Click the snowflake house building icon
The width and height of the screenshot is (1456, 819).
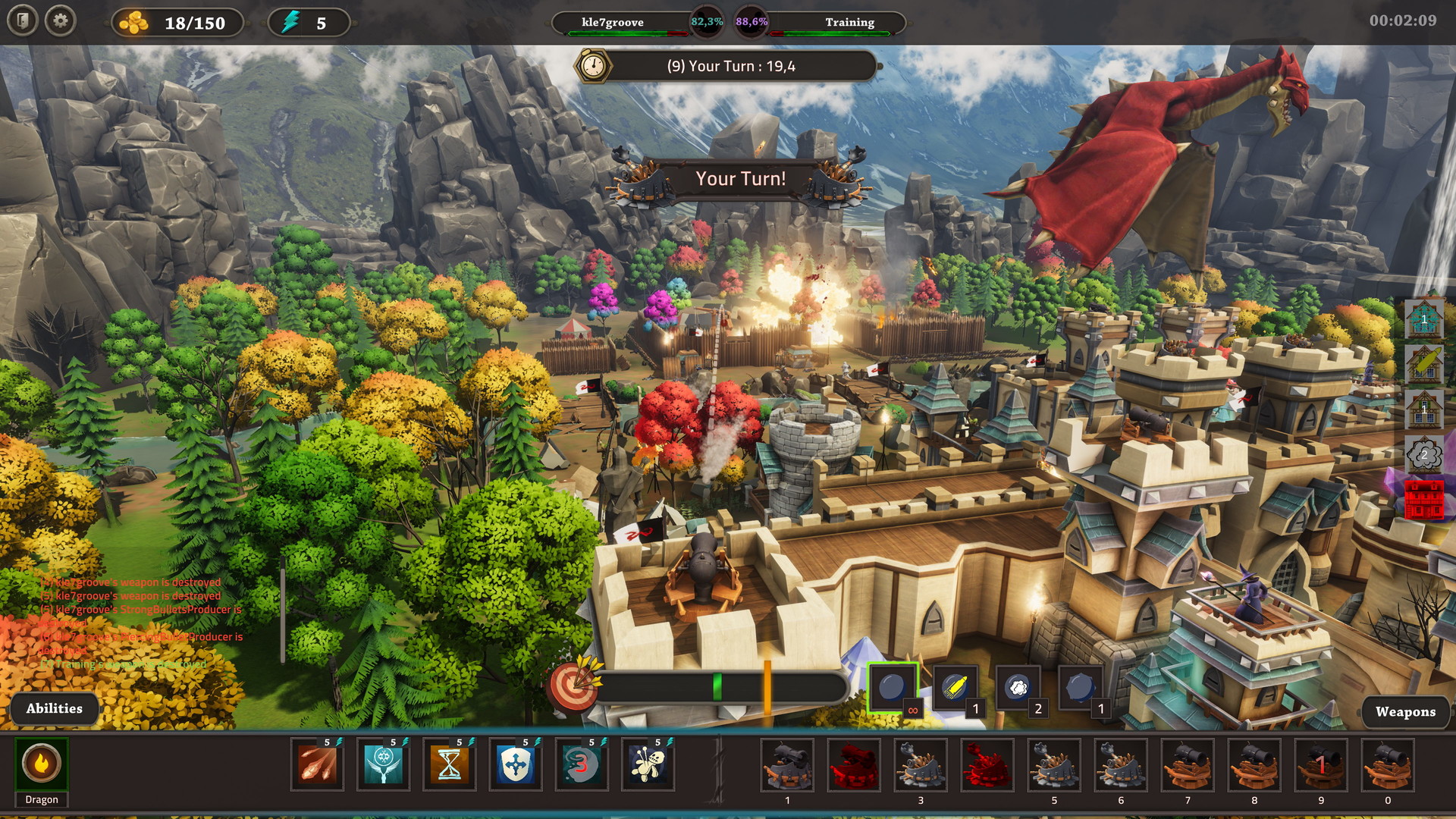(x=1424, y=318)
